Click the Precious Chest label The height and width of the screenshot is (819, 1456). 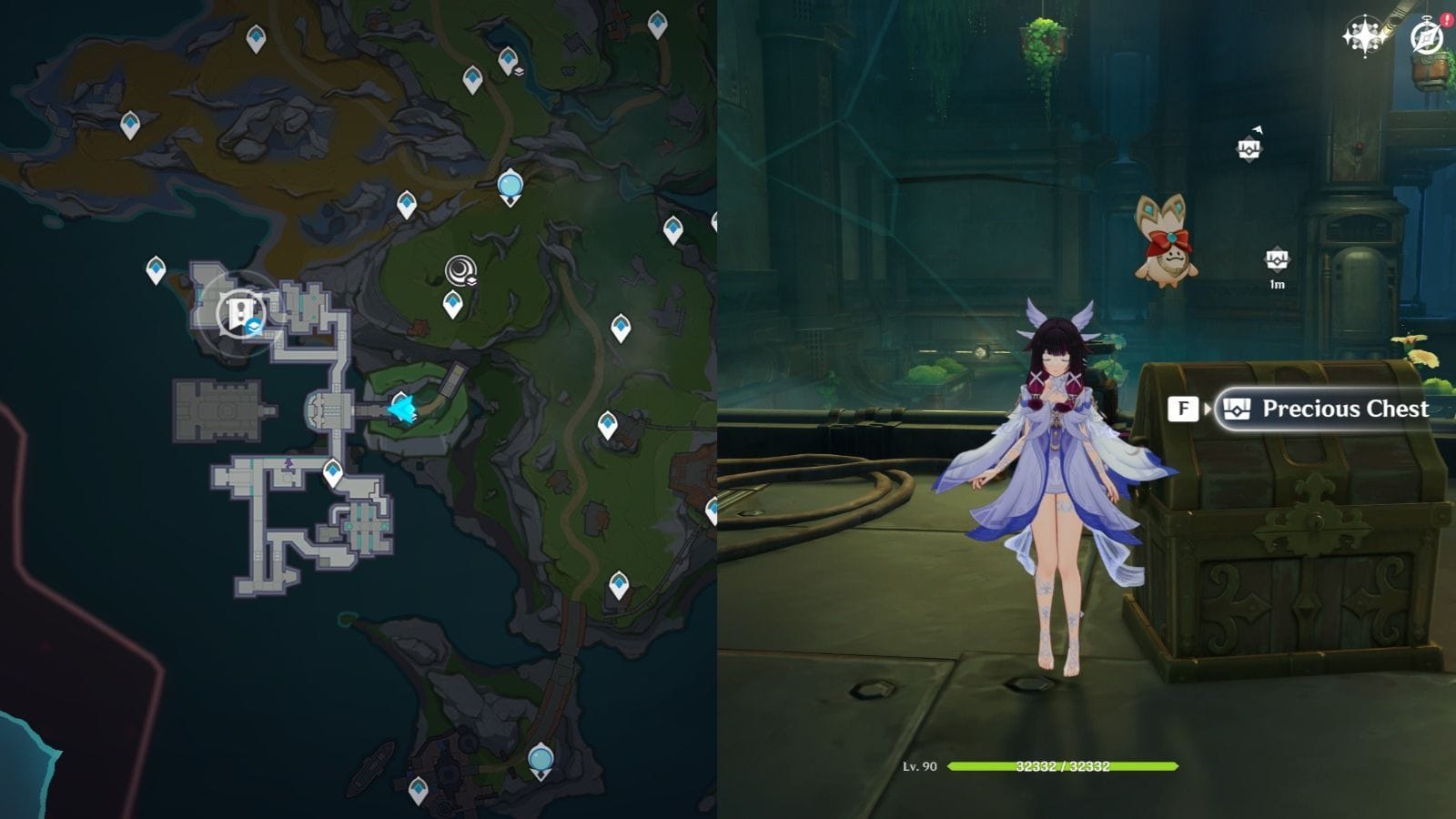point(1345,409)
